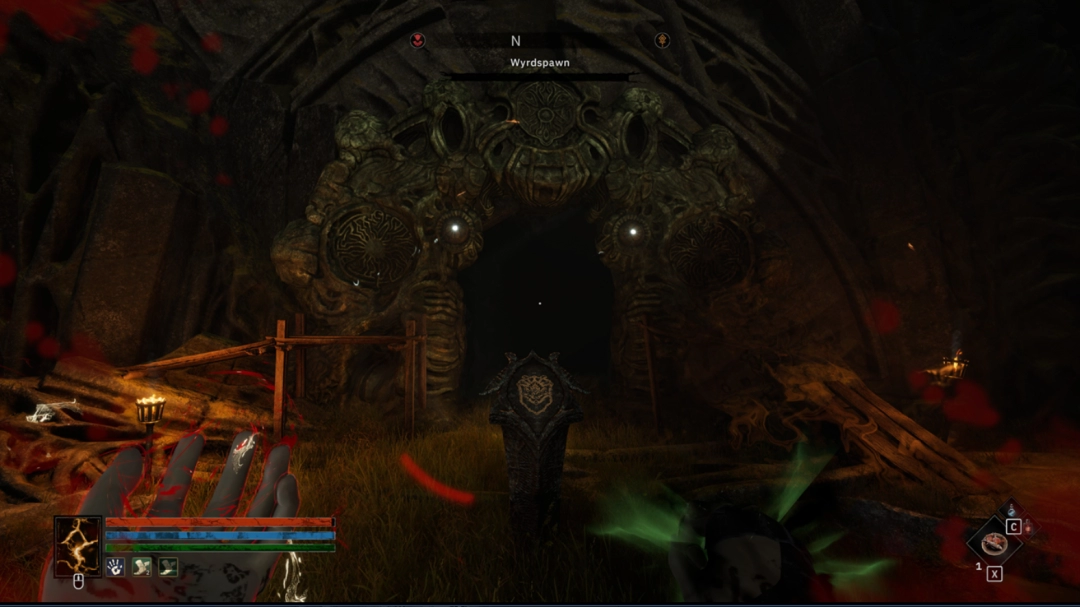This screenshot has width=1080, height=607.
Task: Activate the white handprint ability icon
Action: point(116,567)
